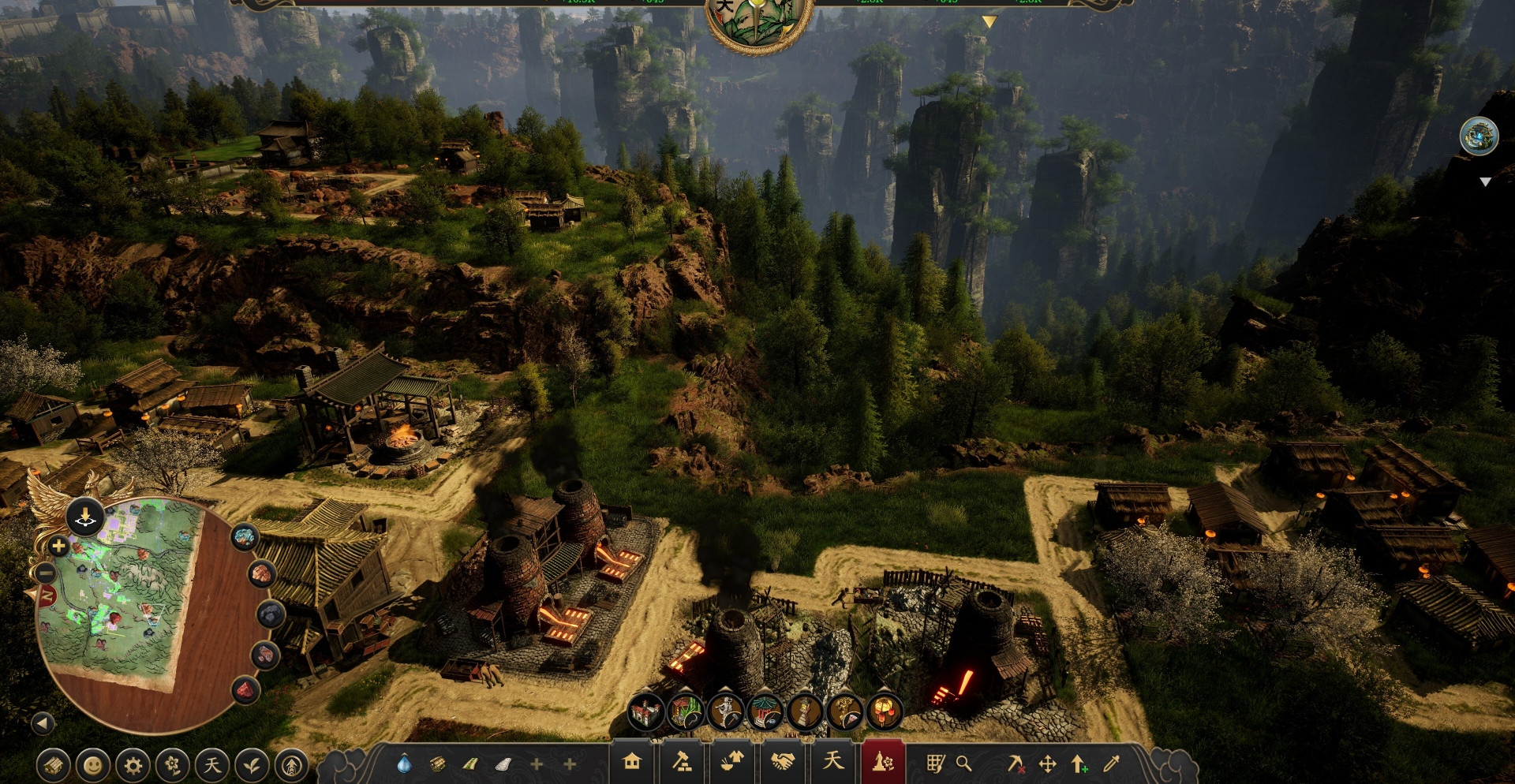This screenshot has height=784, width=1515.
Task: Toggle the red ruby ore map filter
Action: coord(245,690)
